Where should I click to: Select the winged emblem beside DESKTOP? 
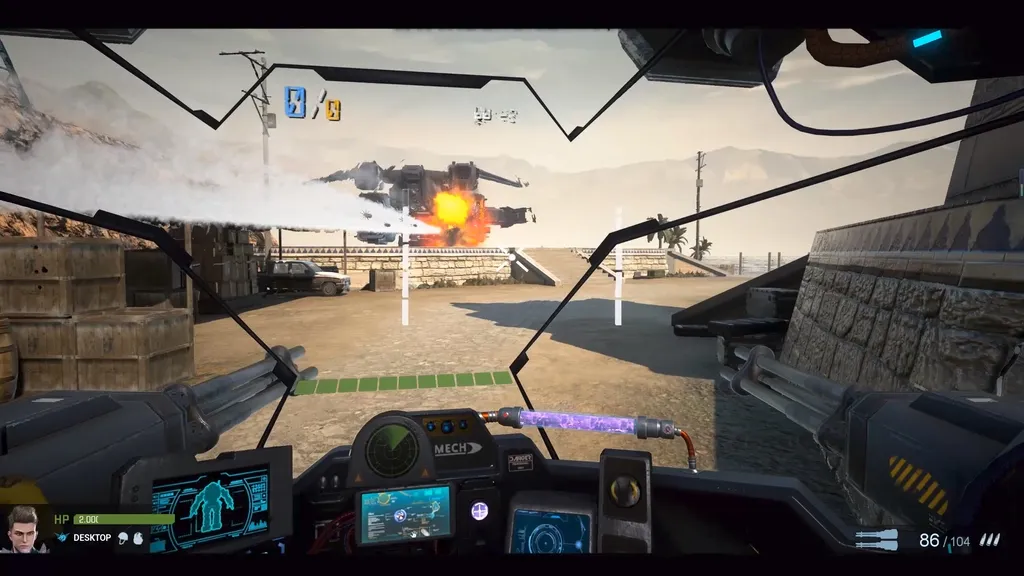tap(62, 538)
